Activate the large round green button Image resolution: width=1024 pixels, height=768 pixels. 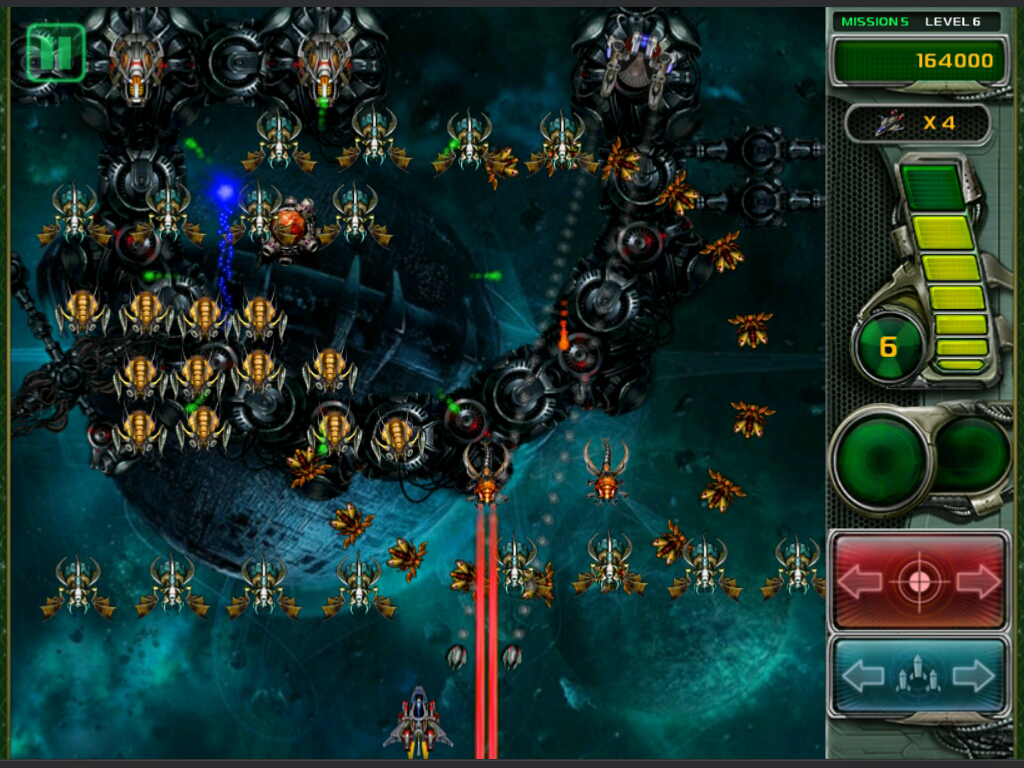coord(882,459)
